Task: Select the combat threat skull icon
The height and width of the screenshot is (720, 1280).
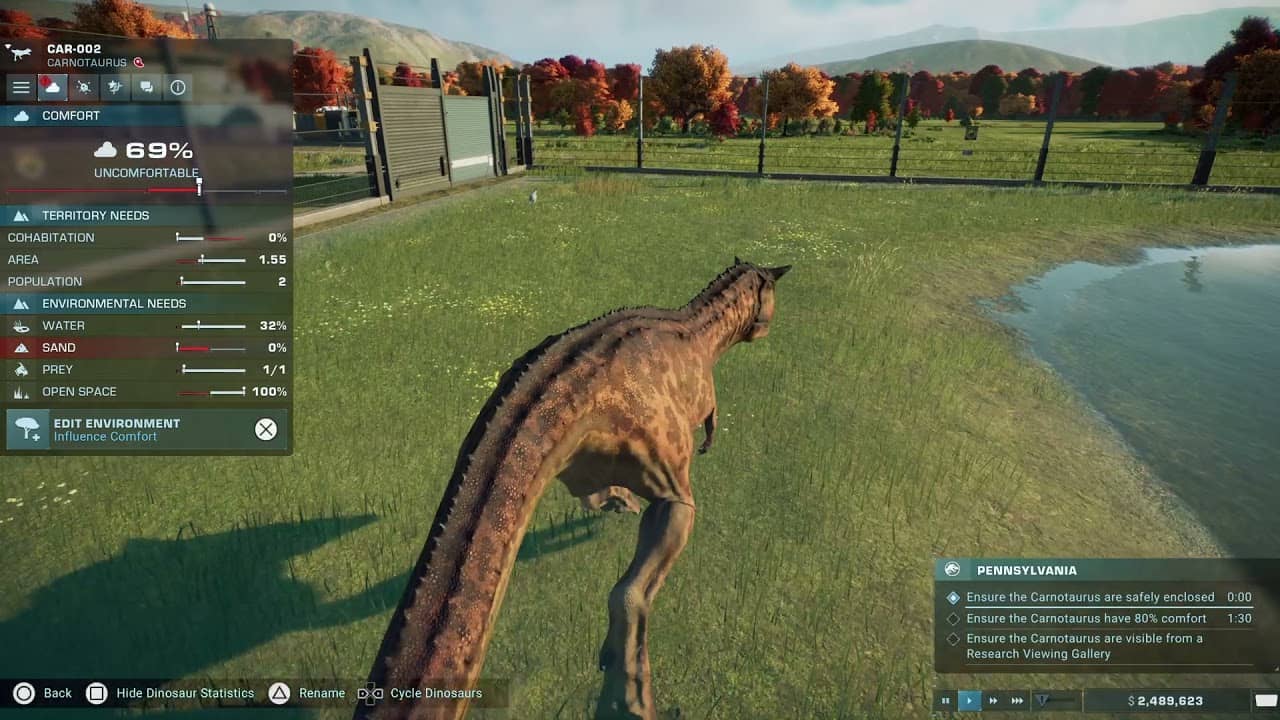Action: [84, 87]
